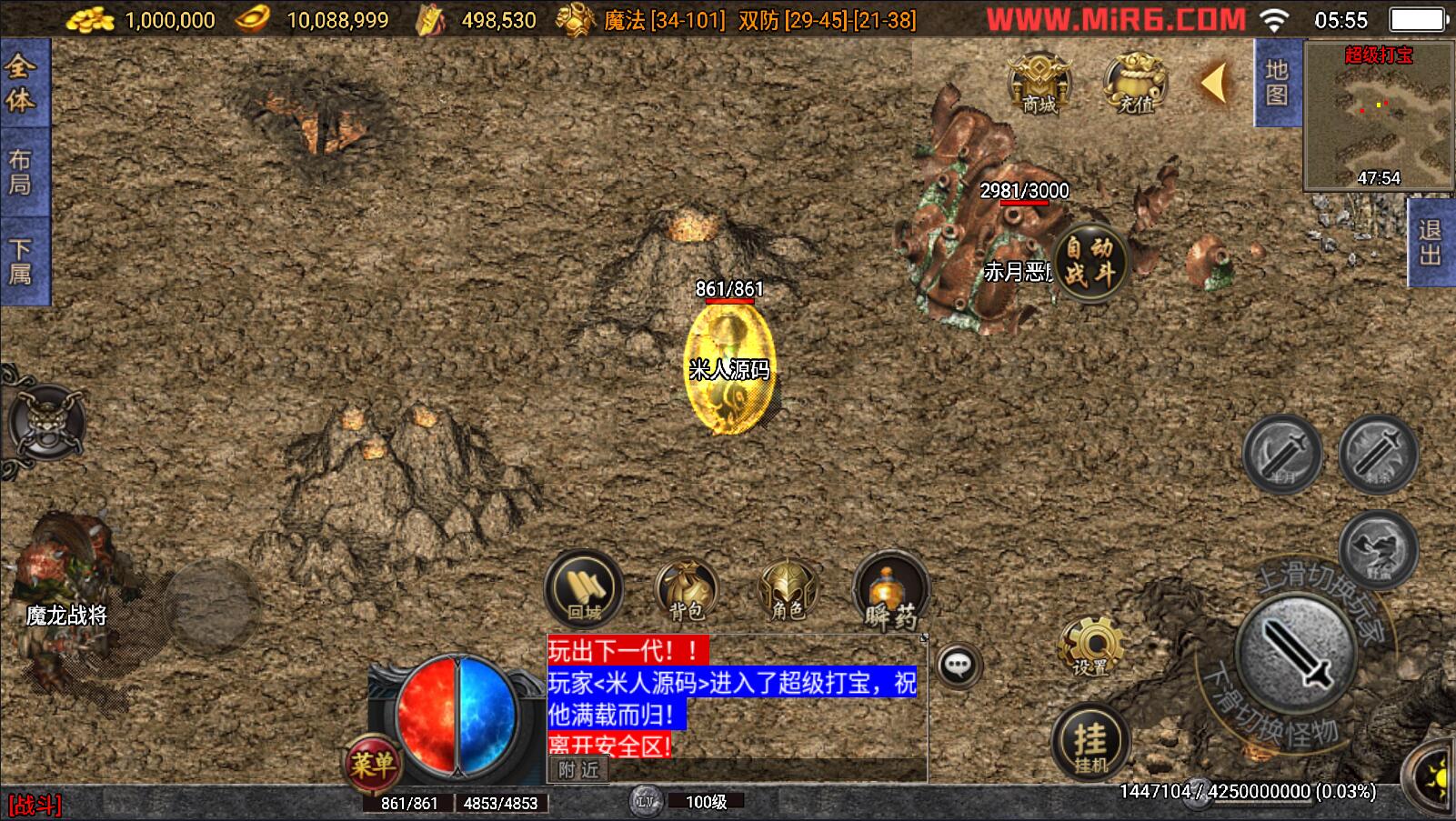Screen dimensions: 1456x821
Task: Open 设置 settings gear
Action: [x=1090, y=647]
